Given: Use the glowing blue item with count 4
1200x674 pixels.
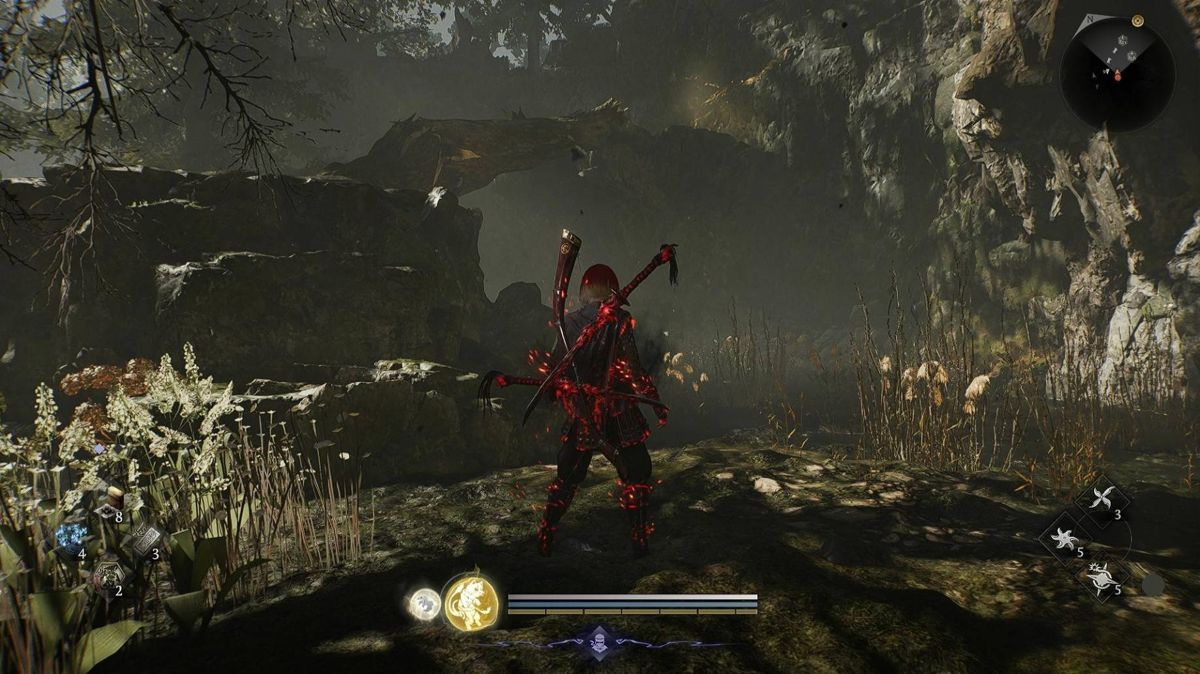Looking at the screenshot, I should [x=72, y=537].
